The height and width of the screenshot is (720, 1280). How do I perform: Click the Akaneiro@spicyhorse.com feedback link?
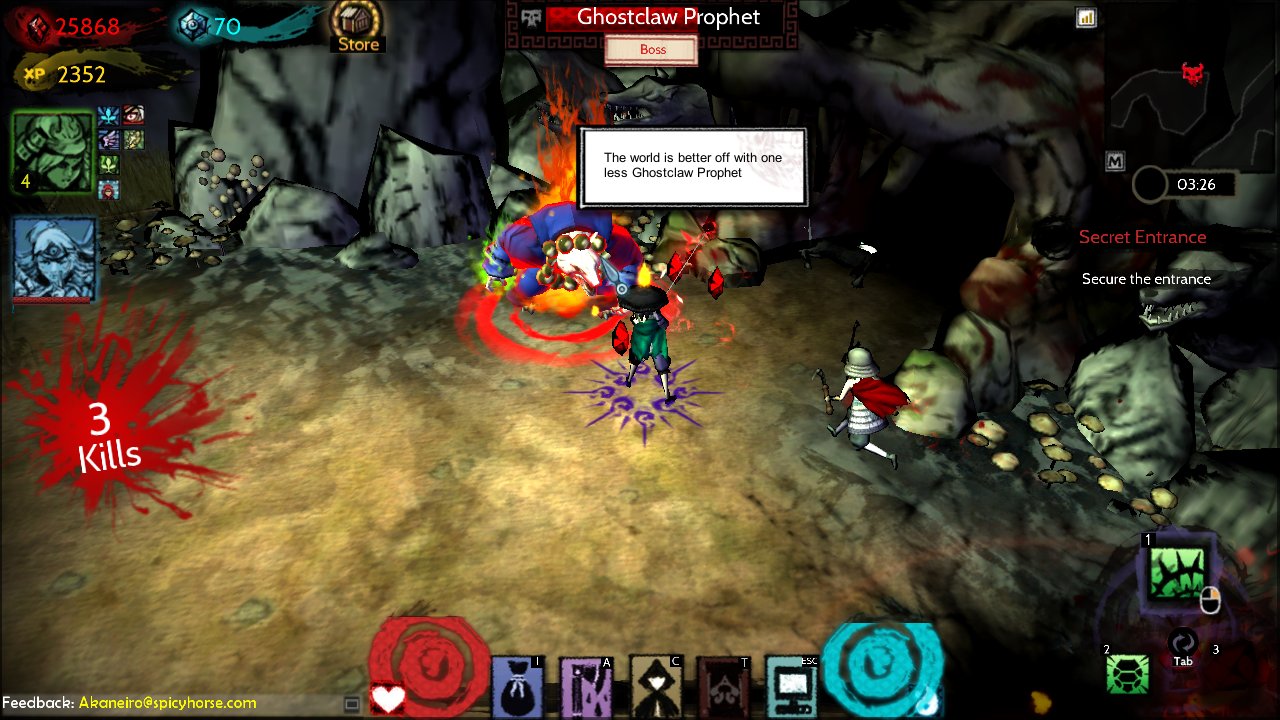pyautogui.click(x=167, y=703)
